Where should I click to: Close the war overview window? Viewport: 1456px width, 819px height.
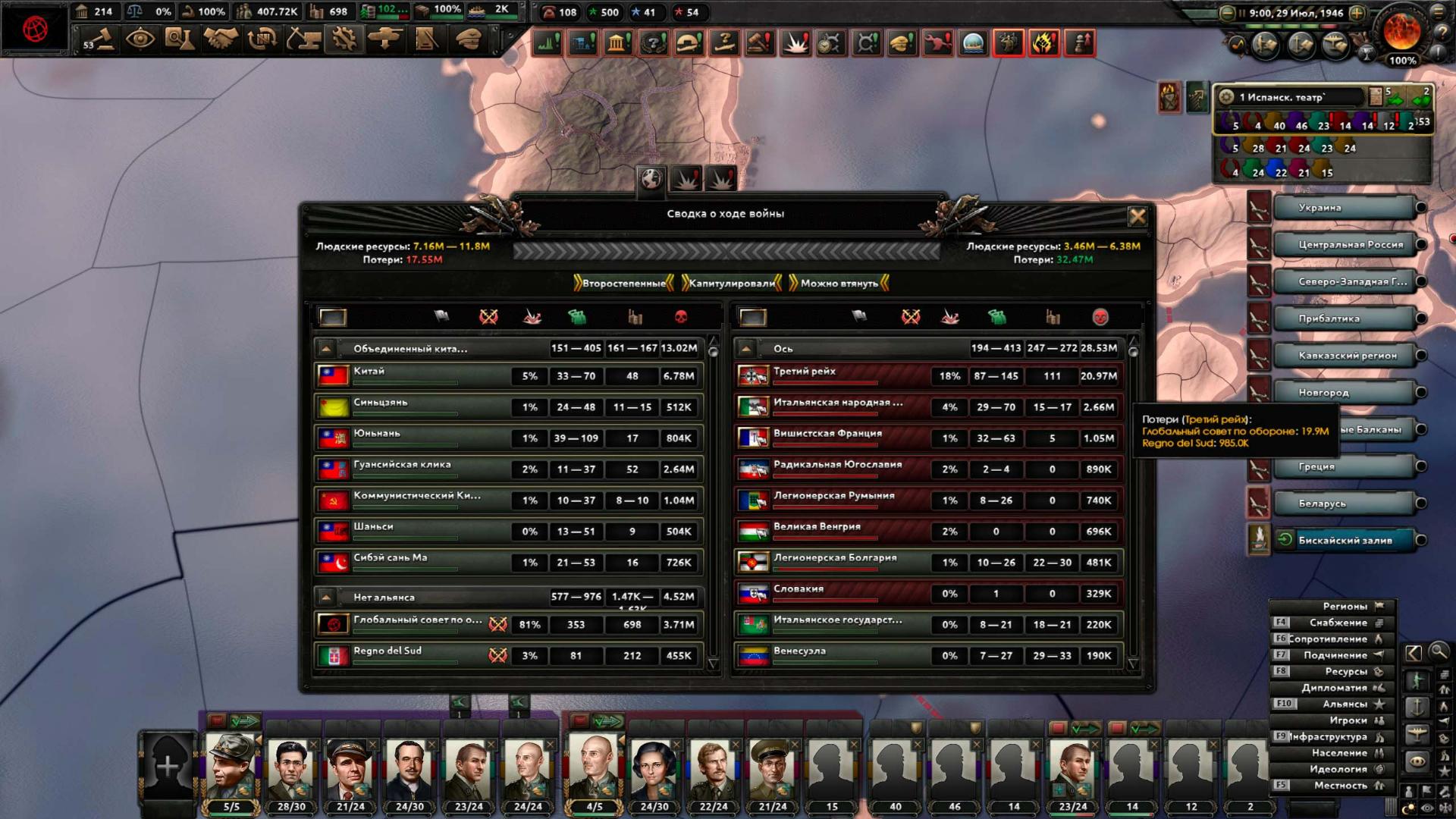click(x=1137, y=217)
